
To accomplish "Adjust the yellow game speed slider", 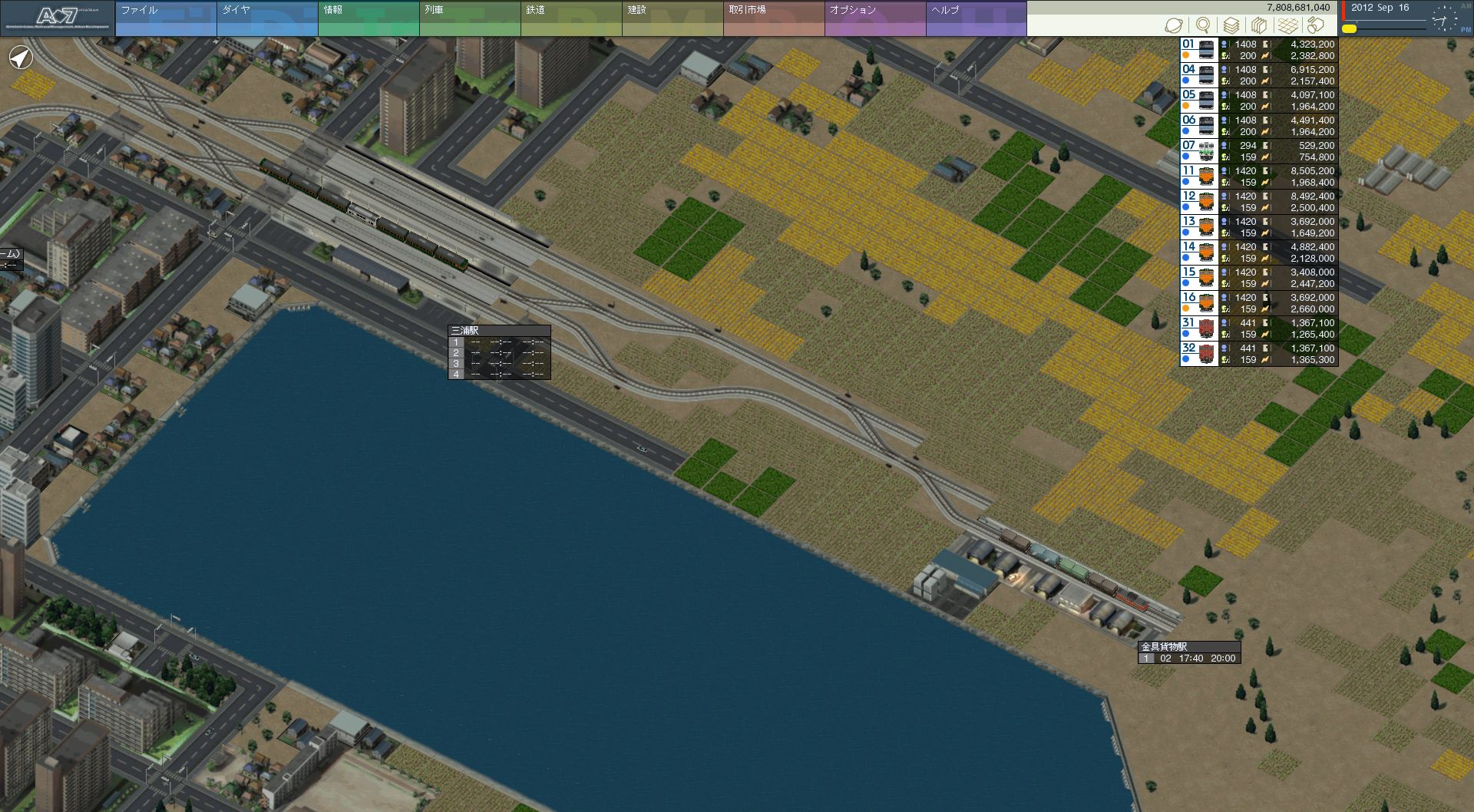I will pyautogui.click(x=1350, y=29).
